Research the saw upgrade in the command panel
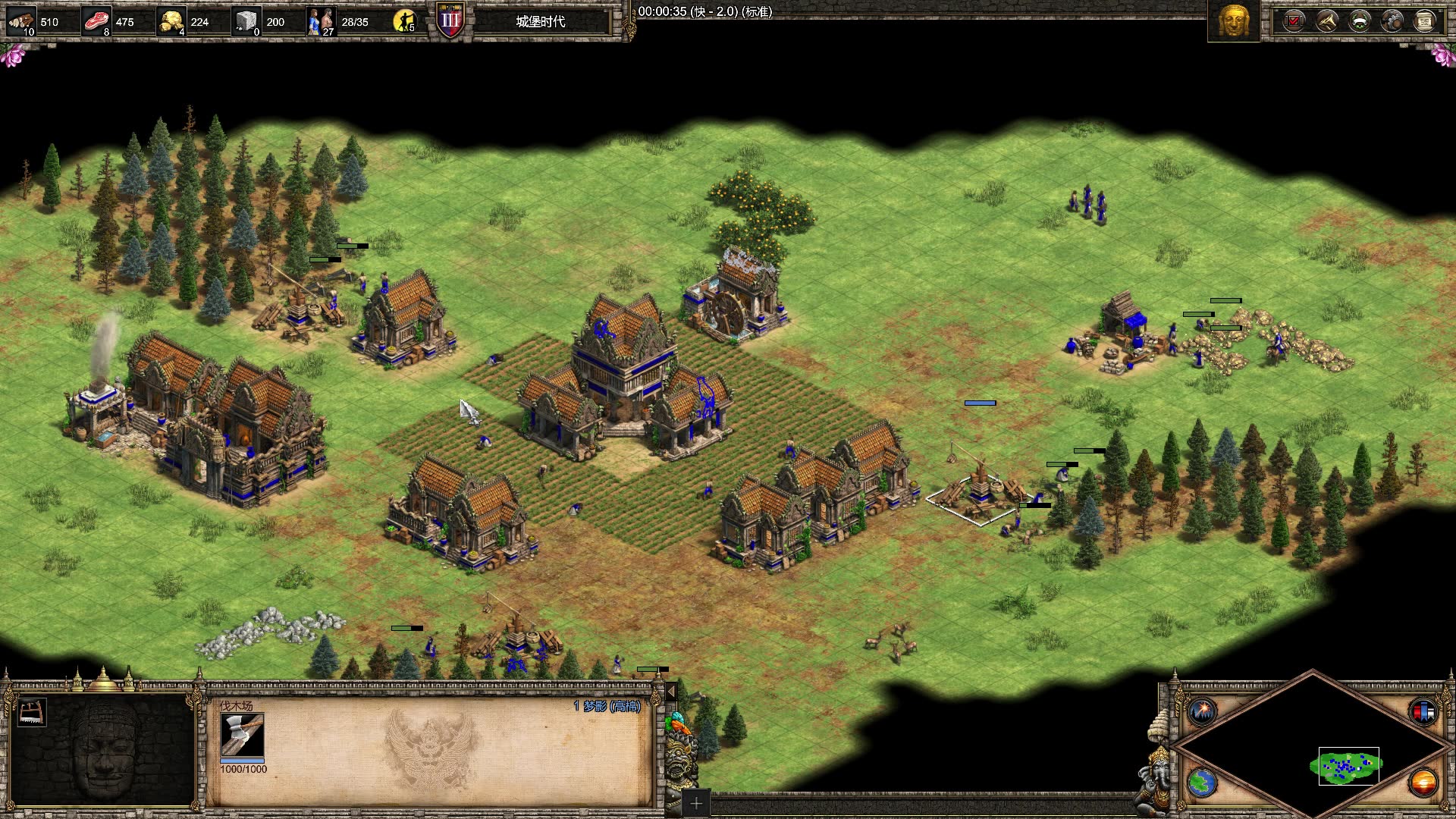The height and width of the screenshot is (819, 1456). [31, 713]
